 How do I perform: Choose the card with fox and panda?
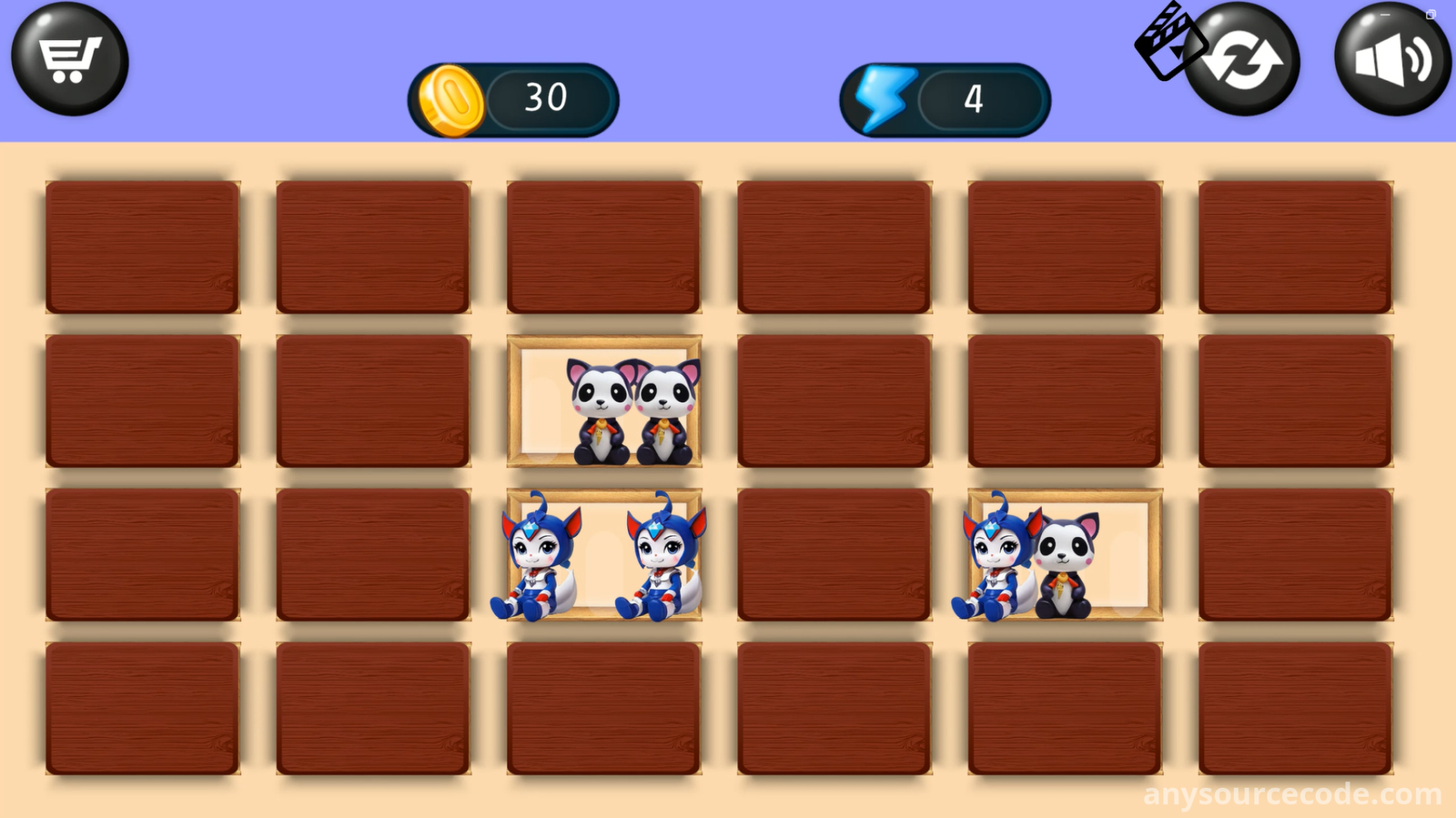(1065, 555)
